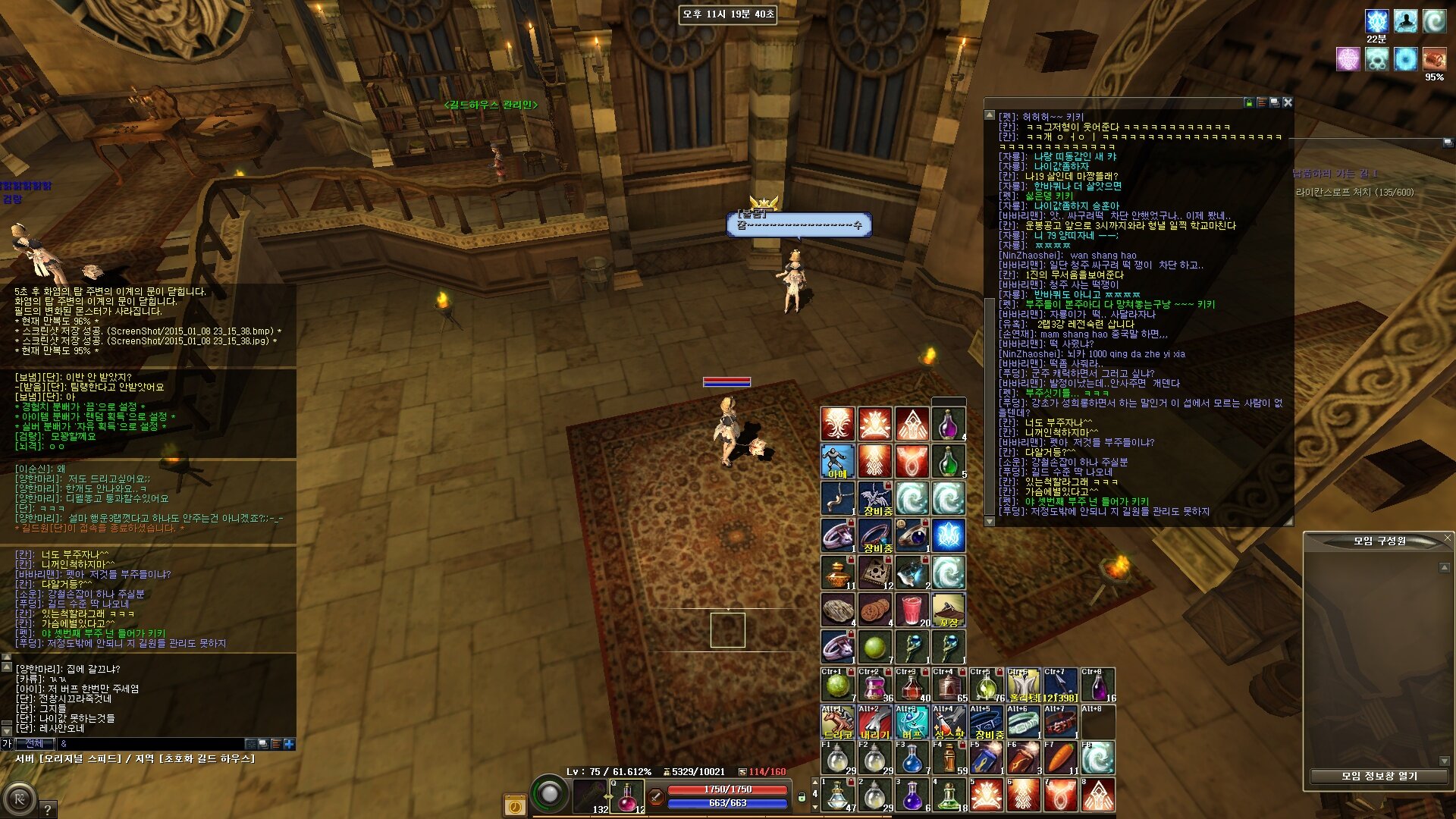The height and width of the screenshot is (819, 1456).
Task: Activate the Alt+3 버프 buff skill
Action: (x=912, y=722)
